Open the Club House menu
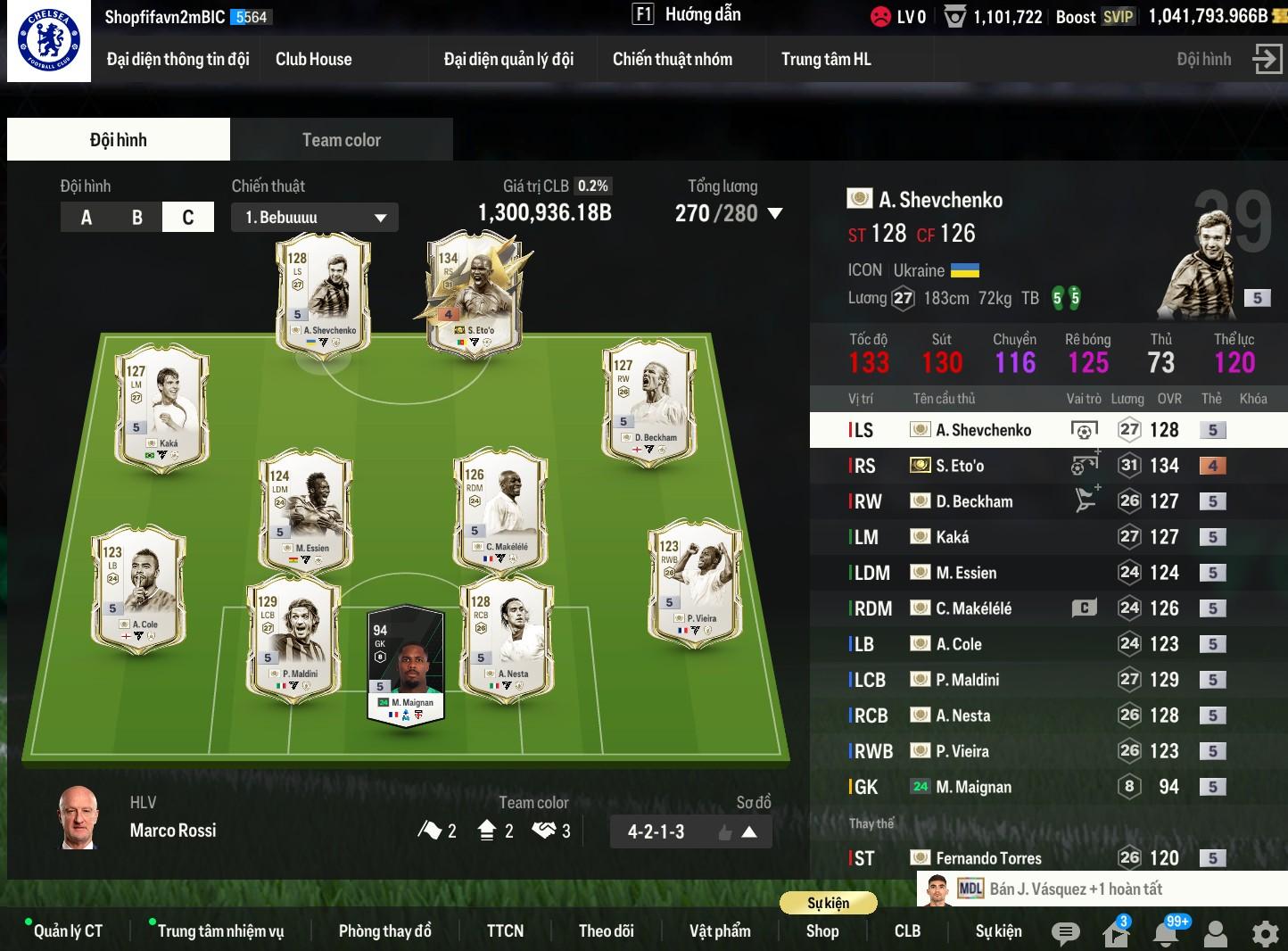This screenshot has width=1288, height=951. point(313,60)
